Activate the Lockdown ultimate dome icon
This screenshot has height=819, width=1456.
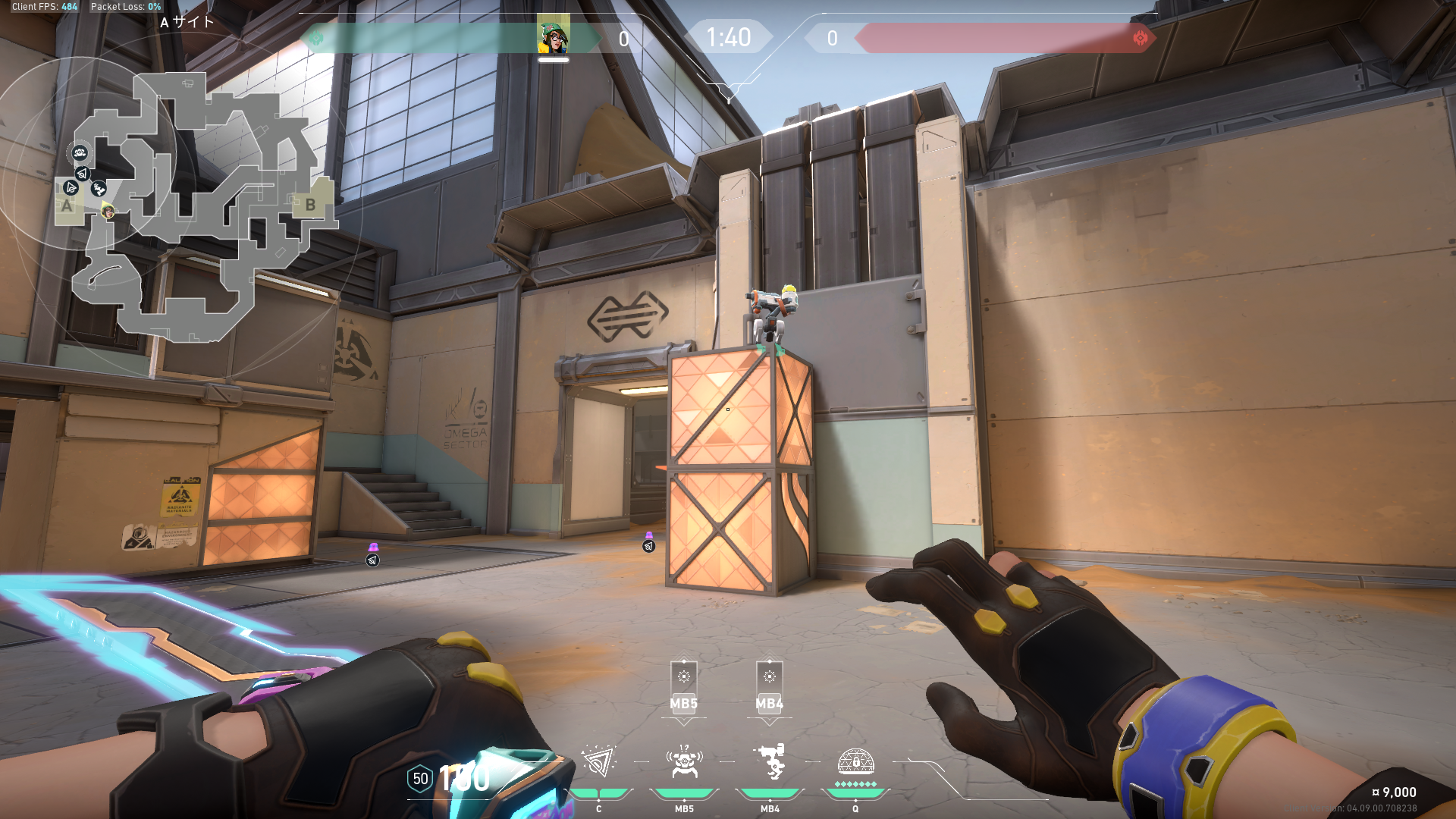[855, 761]
